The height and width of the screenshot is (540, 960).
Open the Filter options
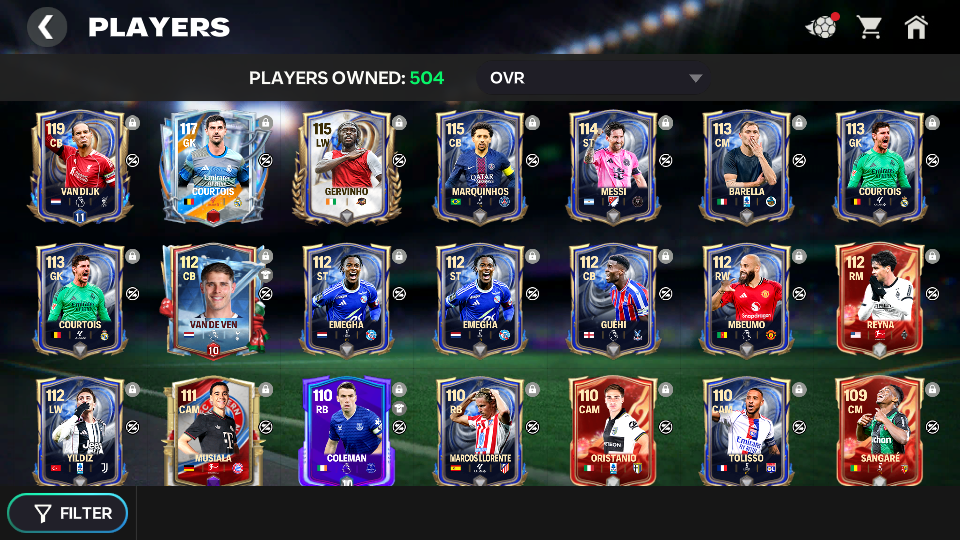68,513
